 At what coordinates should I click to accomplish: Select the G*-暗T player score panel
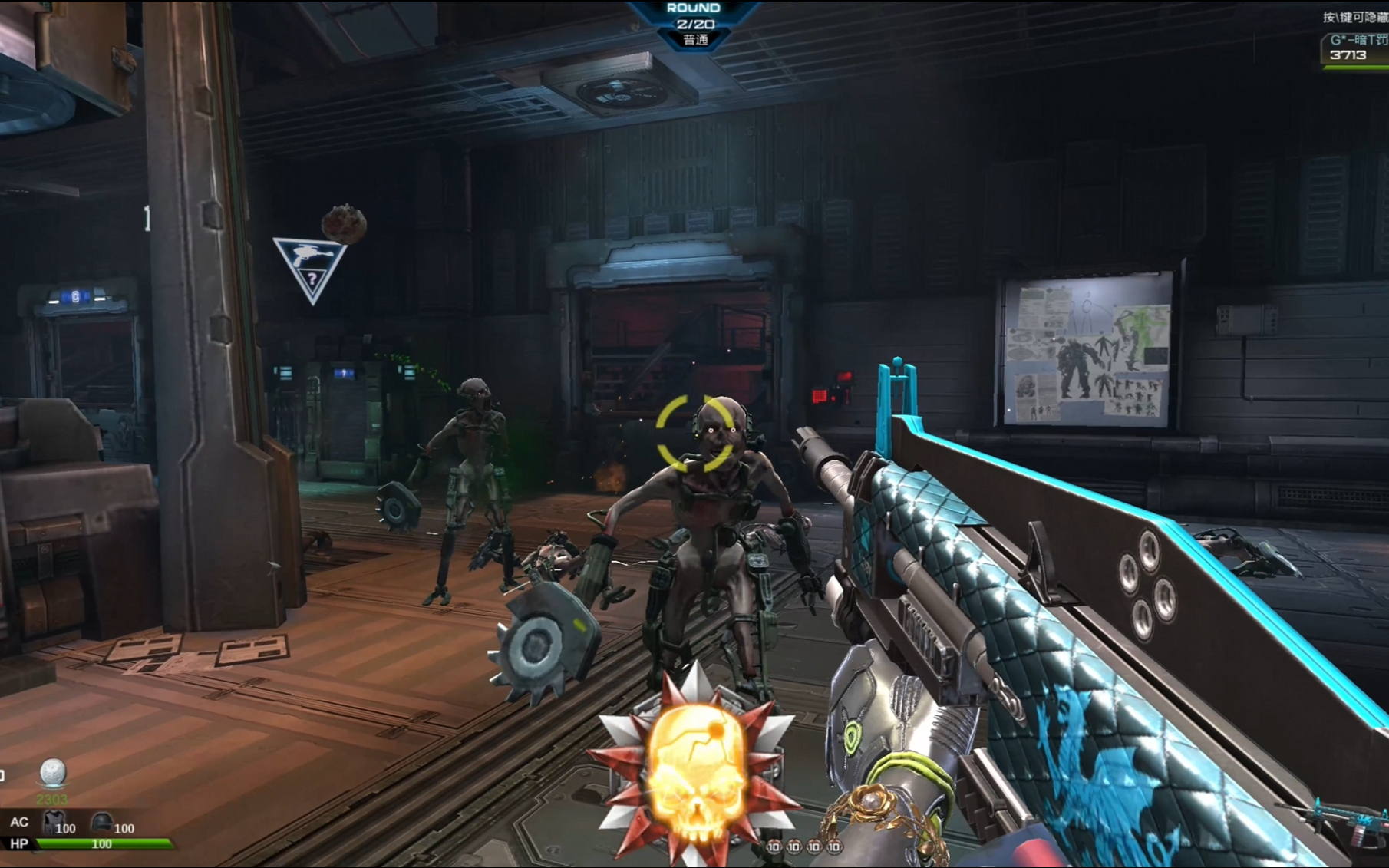pyautogui.click(x=1355, y=48)
